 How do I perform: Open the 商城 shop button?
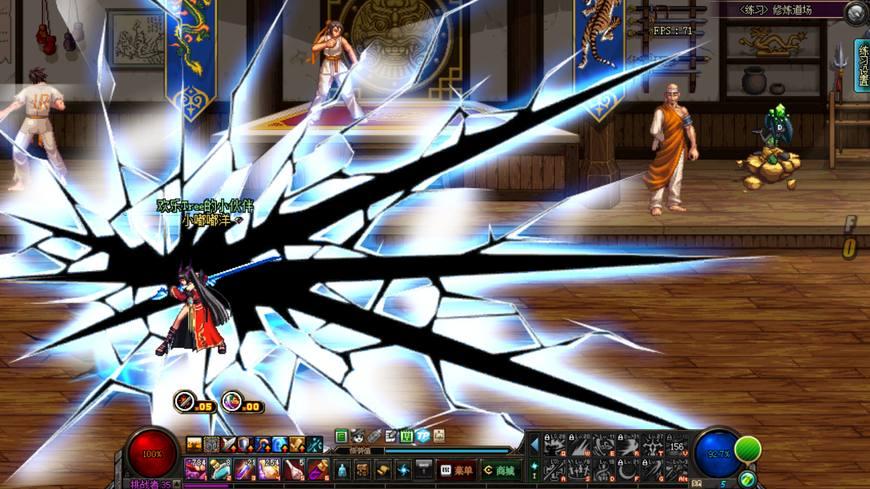pos(499,469)
